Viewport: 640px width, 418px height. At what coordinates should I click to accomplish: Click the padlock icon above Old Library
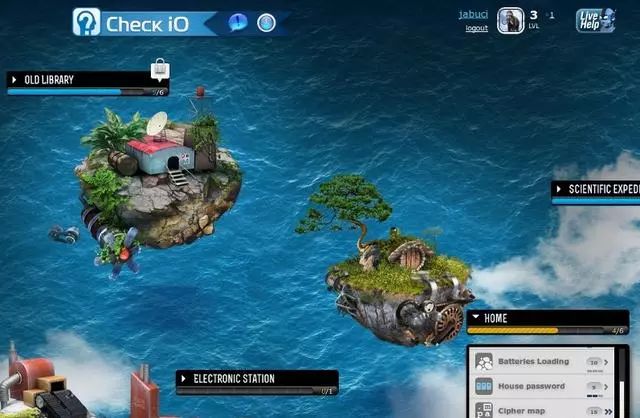tap(159, 69)
